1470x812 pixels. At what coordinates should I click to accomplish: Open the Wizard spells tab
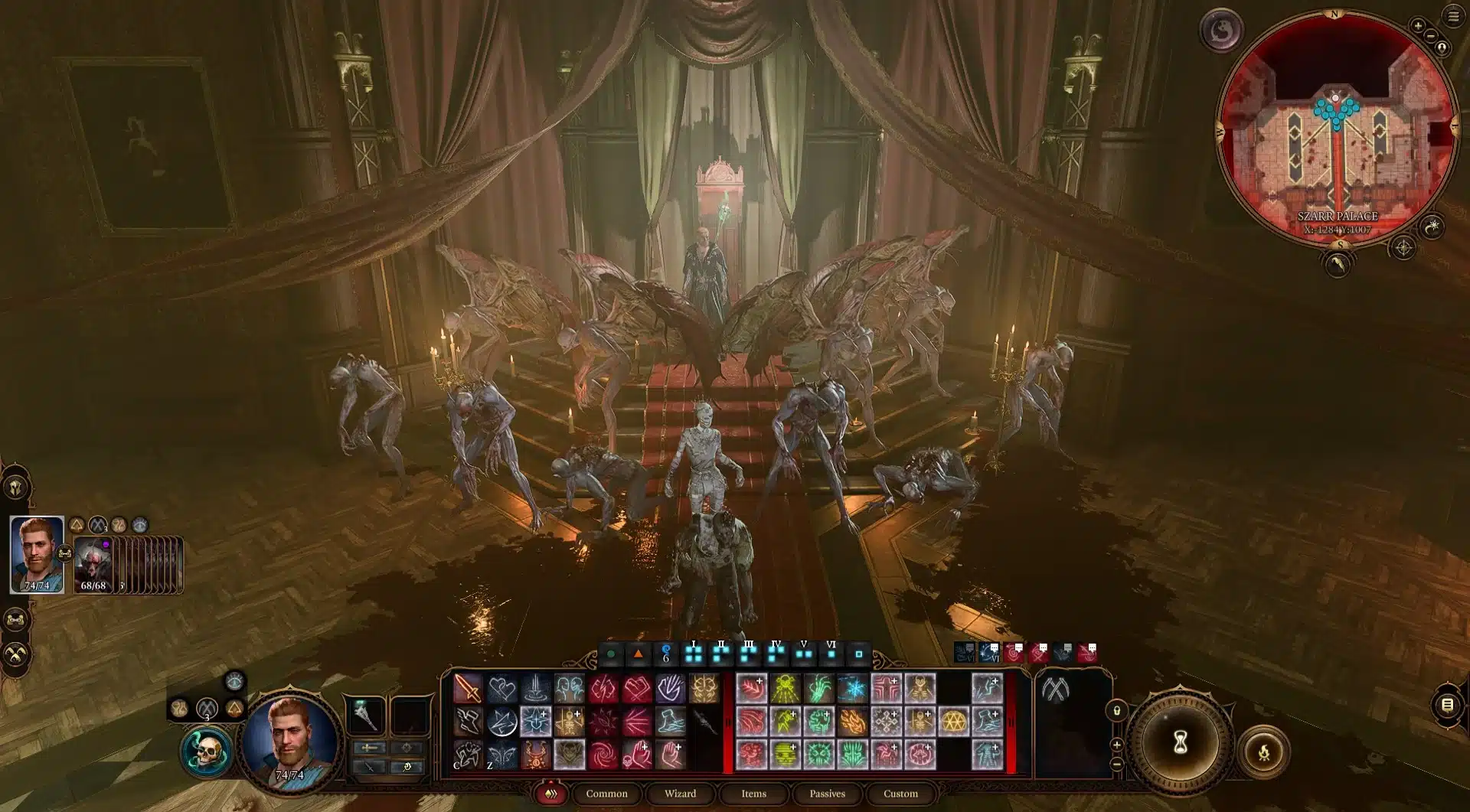tap(681, 794)
